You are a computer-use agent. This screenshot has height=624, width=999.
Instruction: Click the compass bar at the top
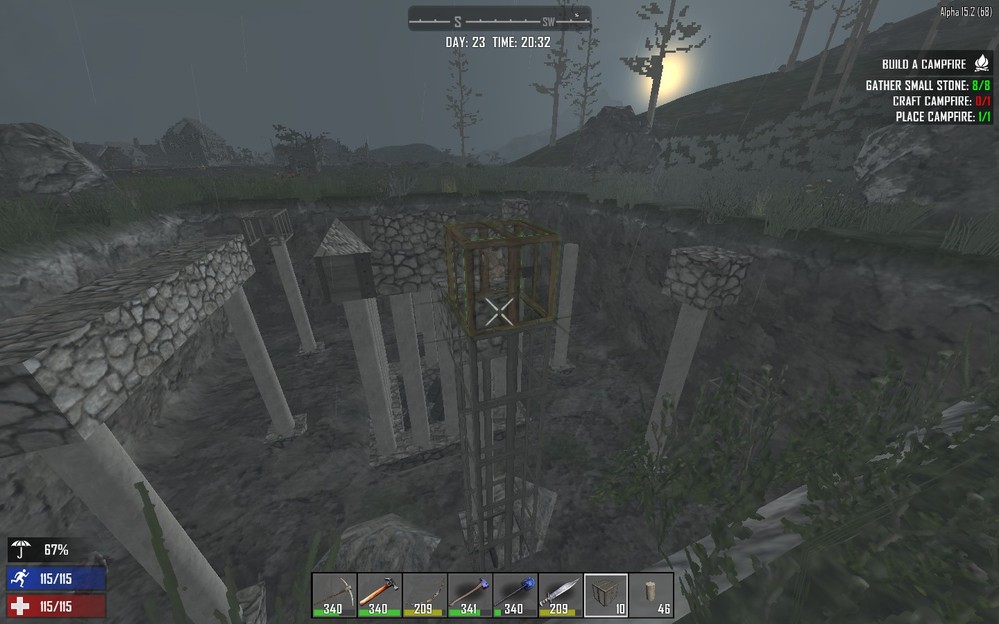(499, 20)
